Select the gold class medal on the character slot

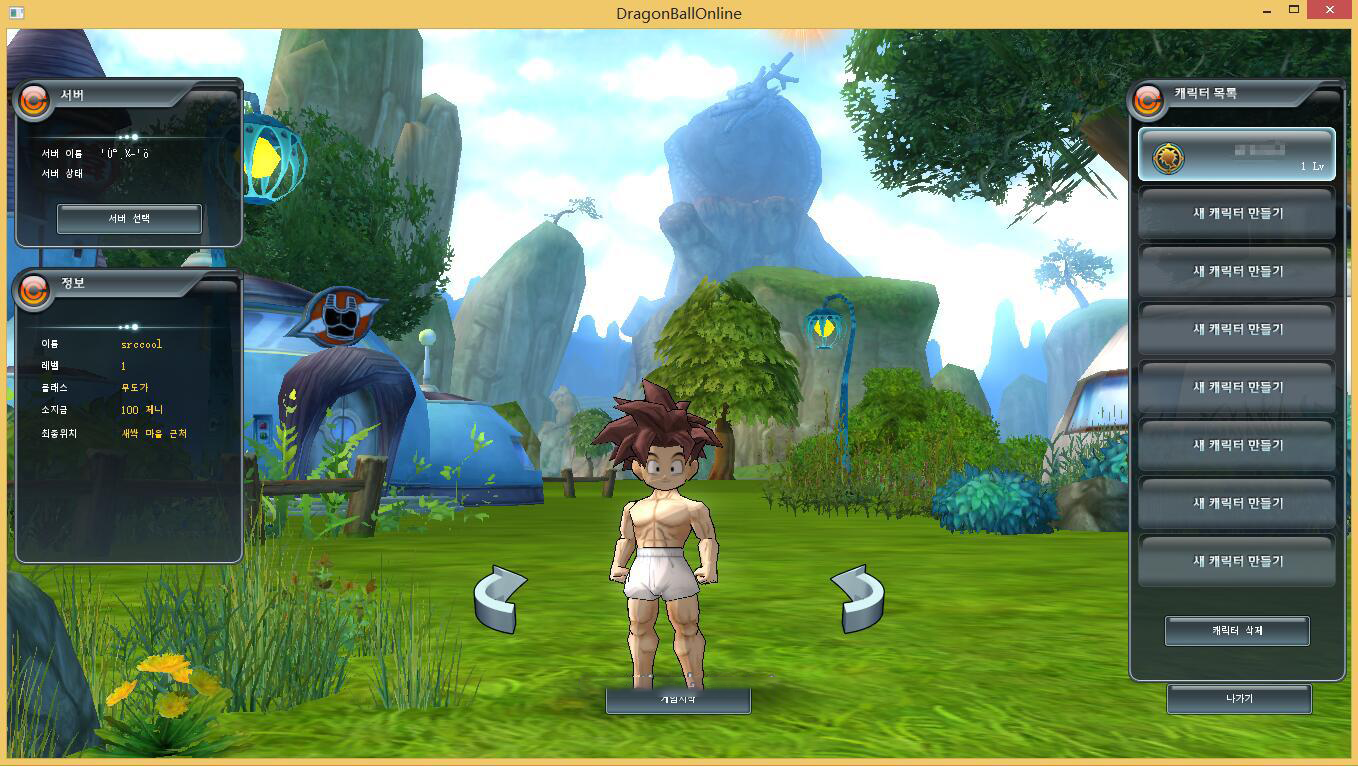point(1167,157)
